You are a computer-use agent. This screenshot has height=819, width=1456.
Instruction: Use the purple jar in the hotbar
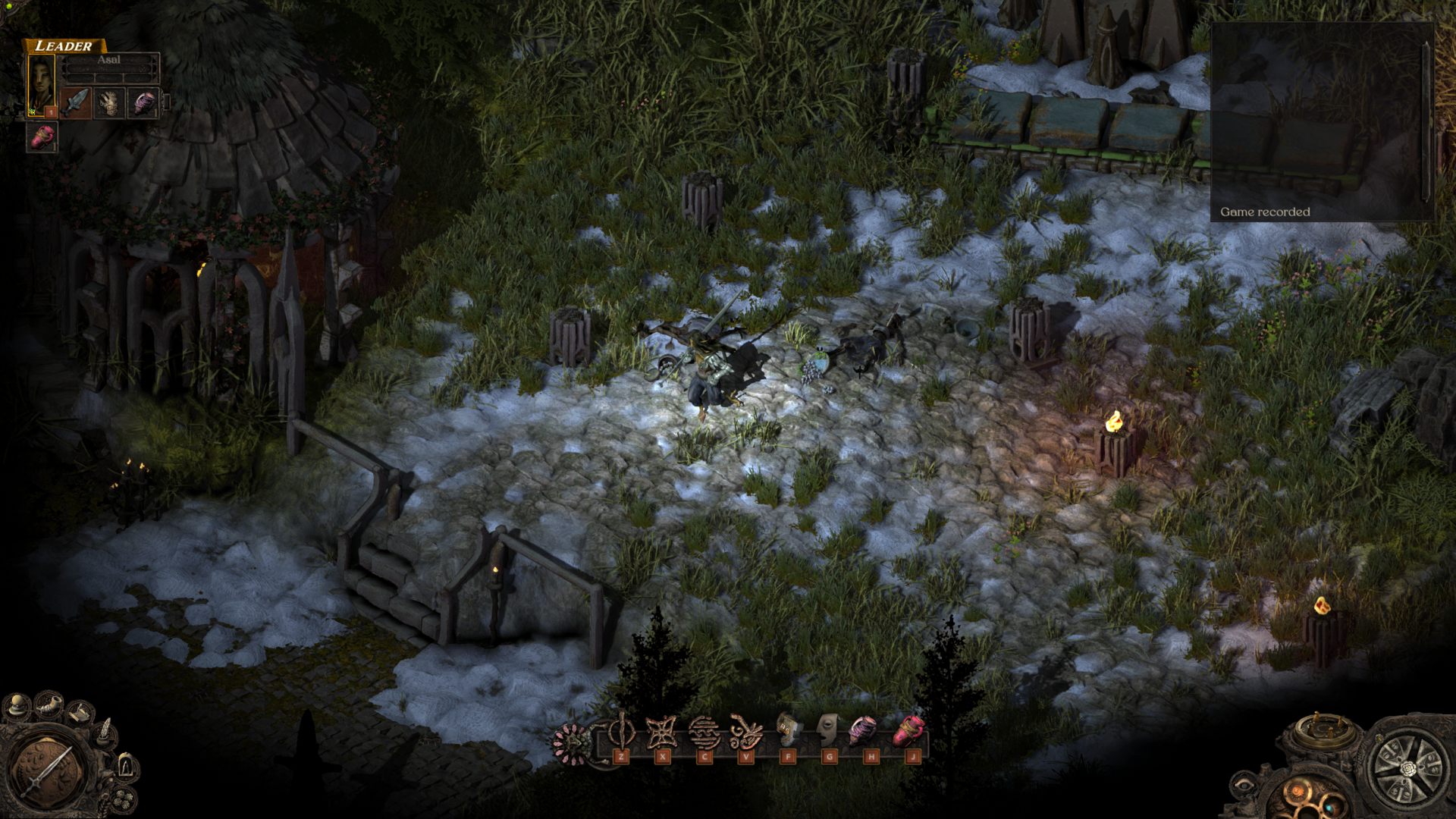pyautogui.click(x=864, y=732)
